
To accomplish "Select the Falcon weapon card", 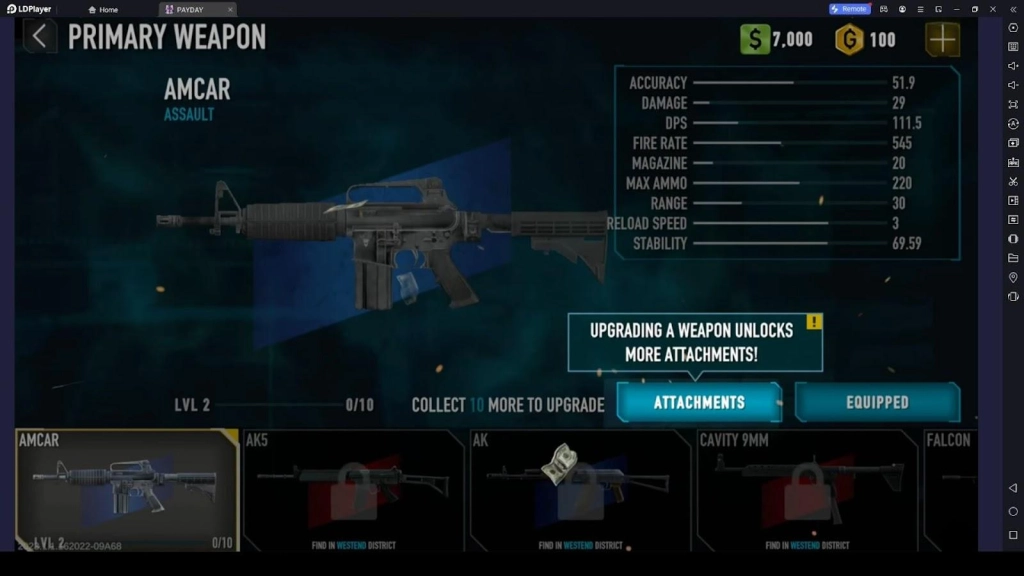I will [x=950, y=490].
